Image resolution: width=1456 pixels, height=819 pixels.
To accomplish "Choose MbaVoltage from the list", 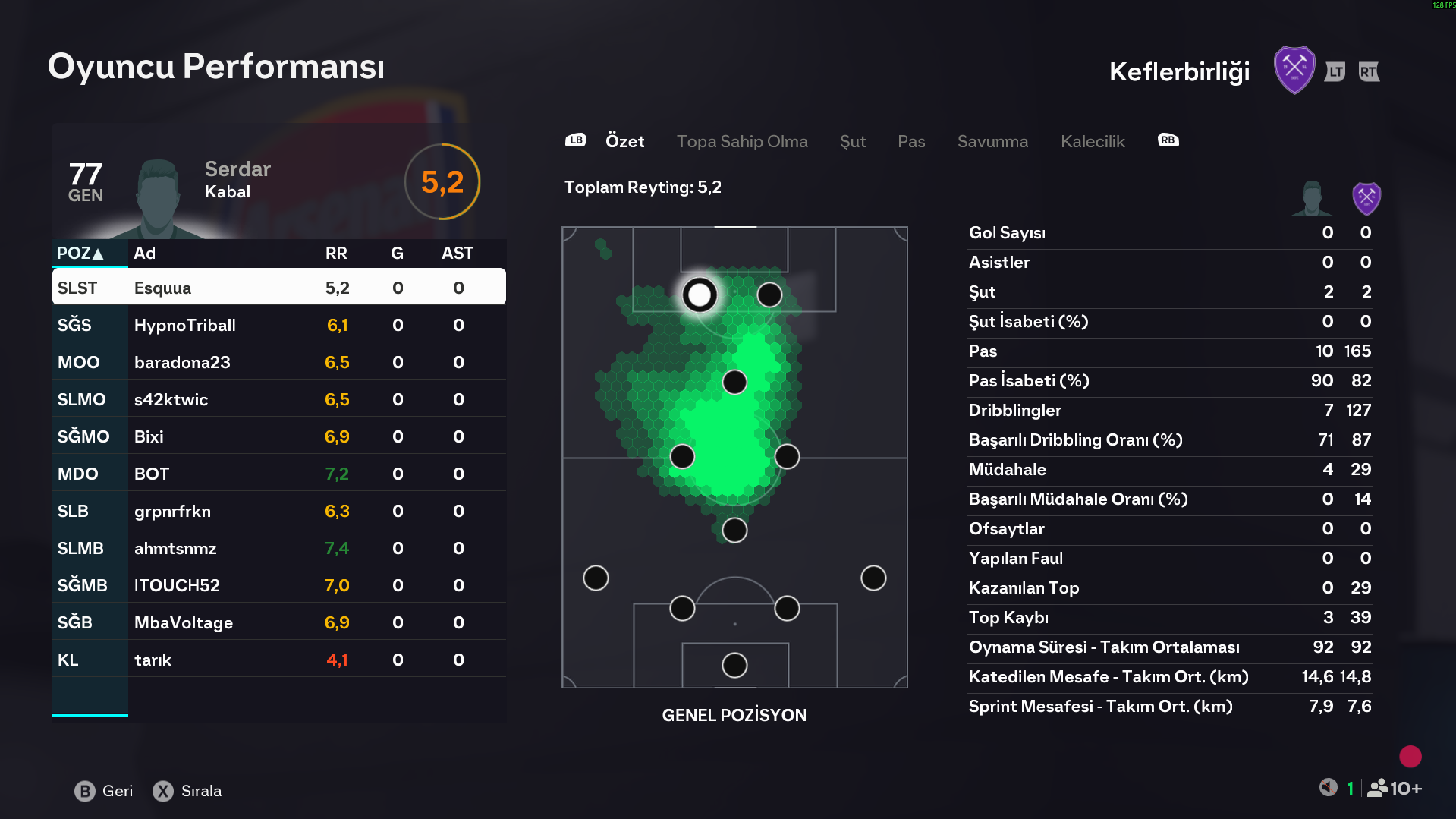I will pos(278,622).
